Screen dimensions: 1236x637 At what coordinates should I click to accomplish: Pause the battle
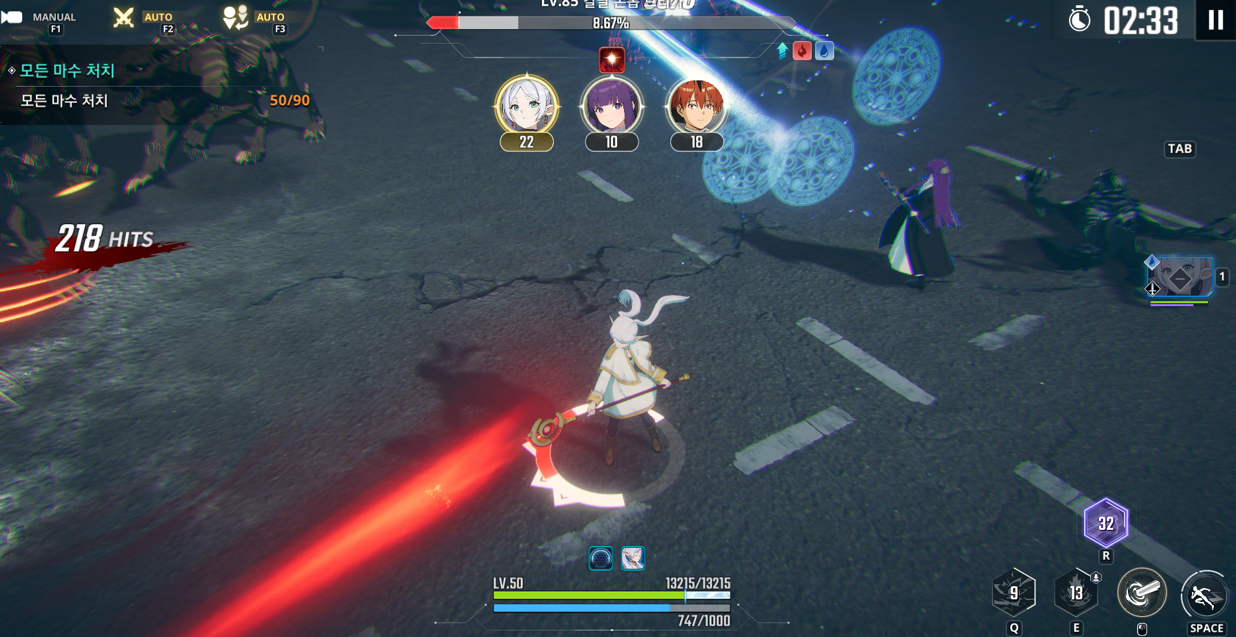coord(1215,20)
